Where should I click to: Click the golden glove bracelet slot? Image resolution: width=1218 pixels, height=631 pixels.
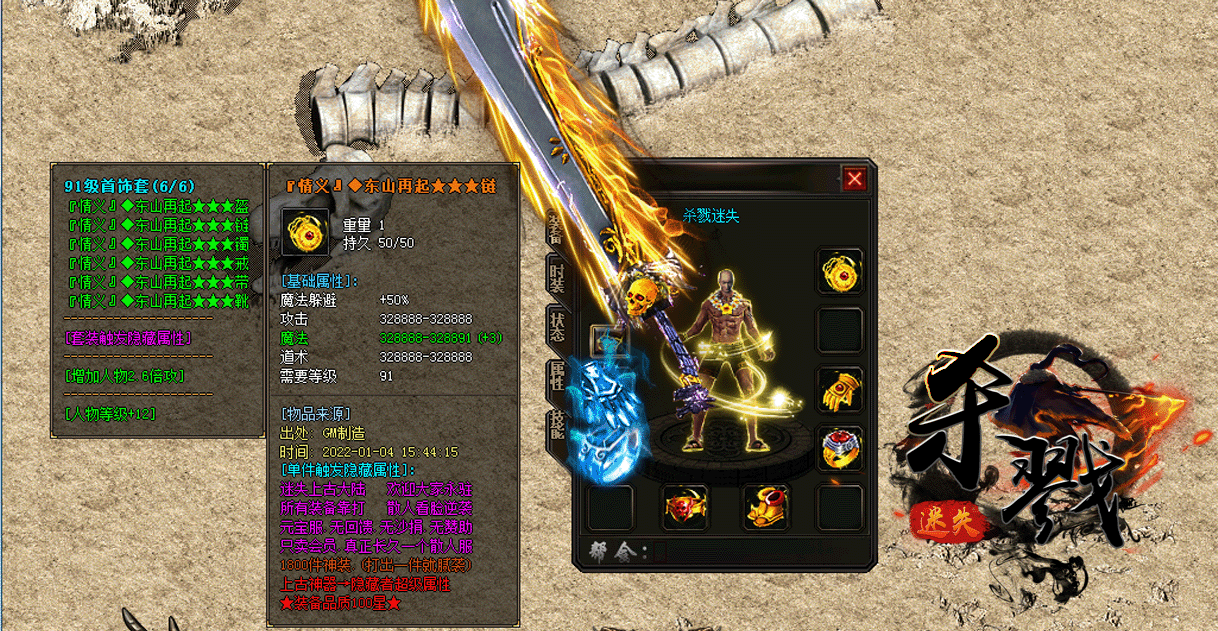[x=840, y=390]
